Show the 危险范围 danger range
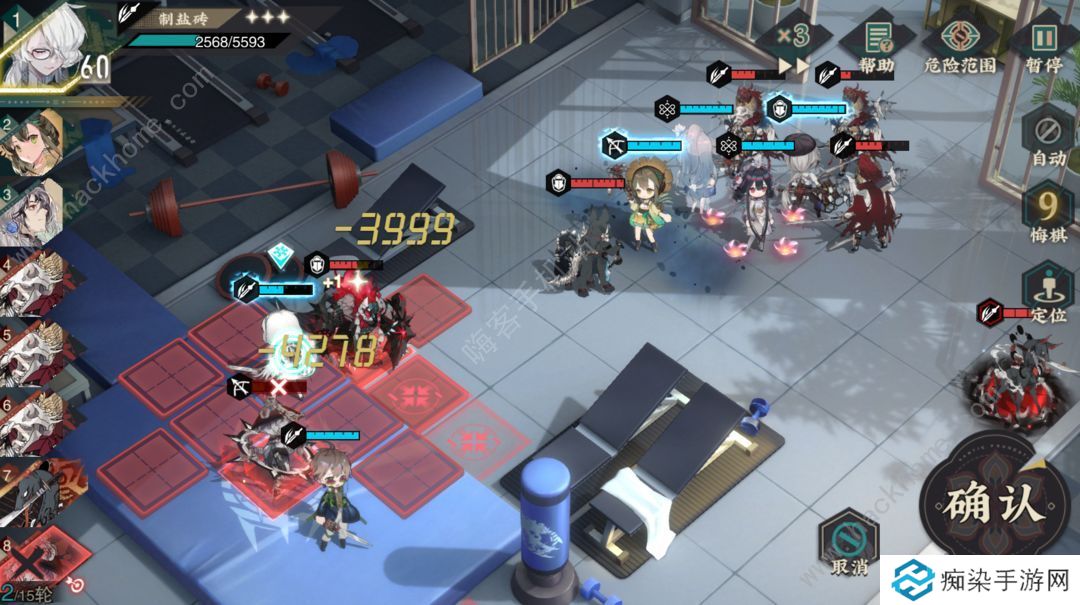The height and width of the screenshot is (605, 1080). [x=960, y=44]
